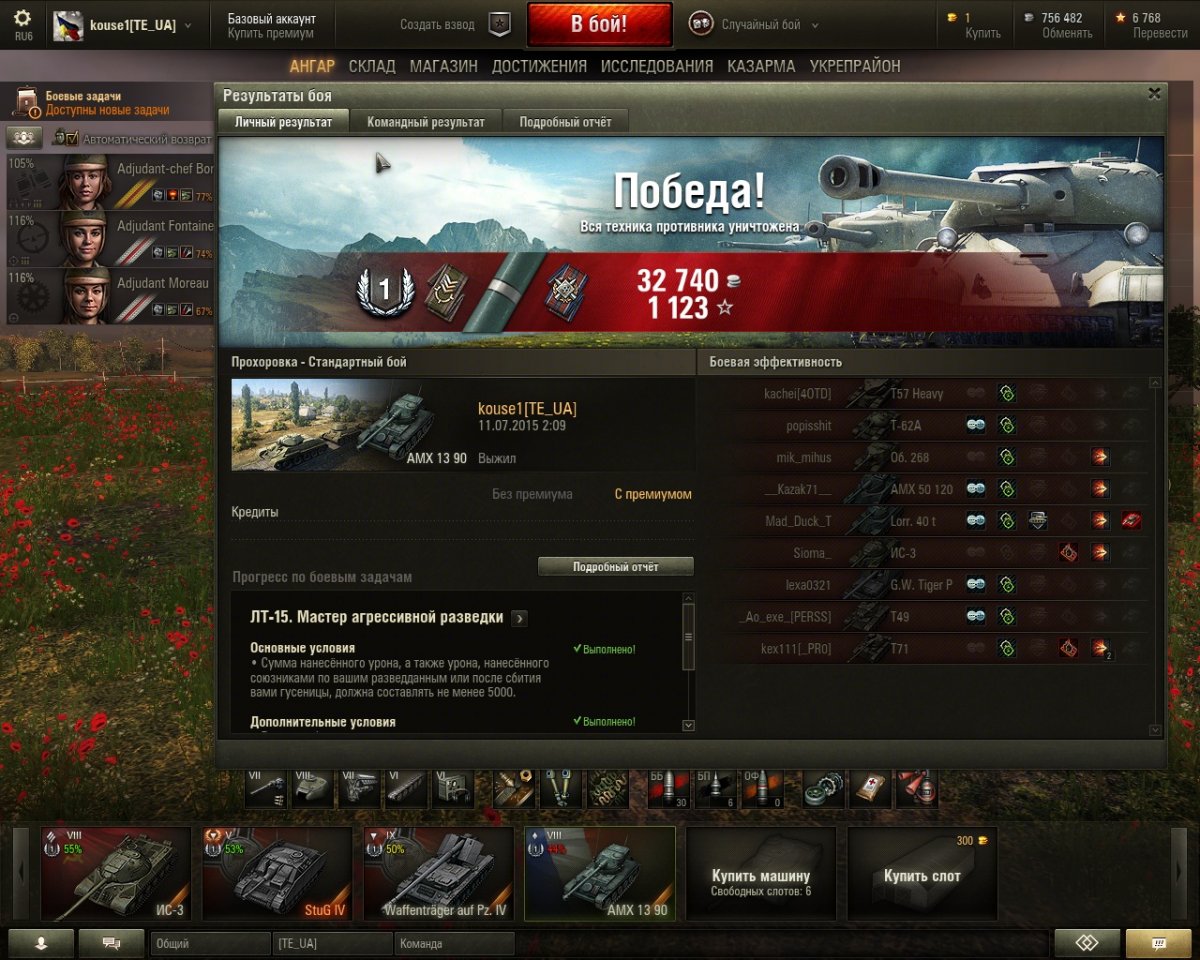
Task: Click the Купить слот tile
Action: pyautogui.click(x=921, y=875)
